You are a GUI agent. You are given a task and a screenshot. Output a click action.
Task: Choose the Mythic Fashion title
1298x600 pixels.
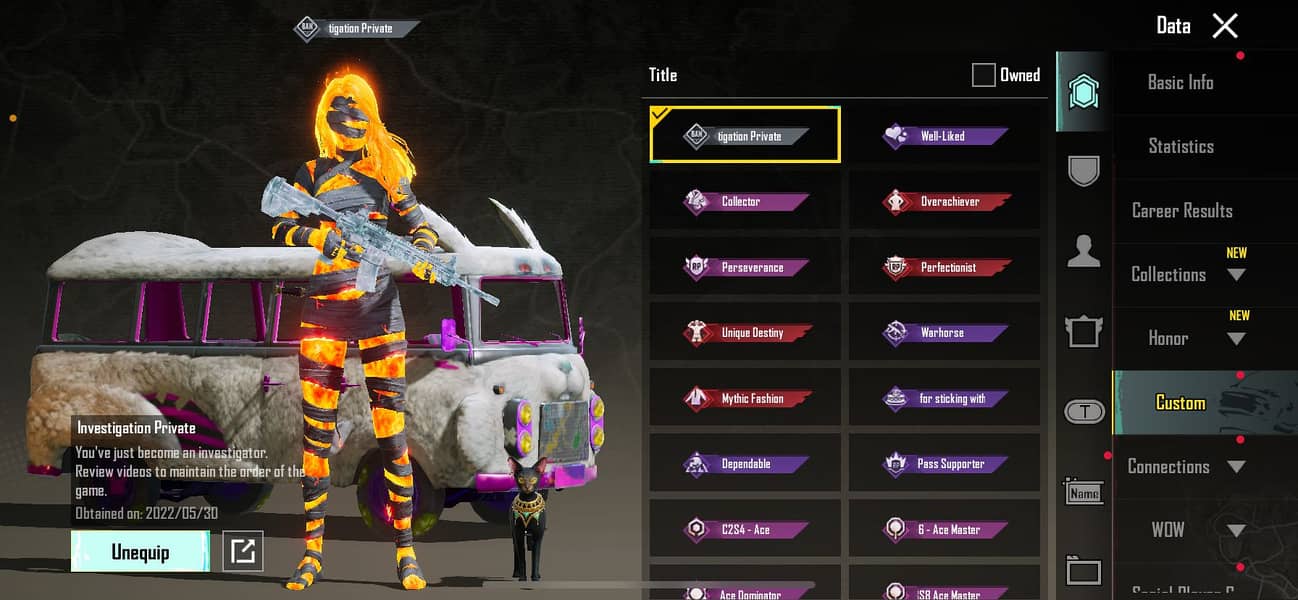745,399
